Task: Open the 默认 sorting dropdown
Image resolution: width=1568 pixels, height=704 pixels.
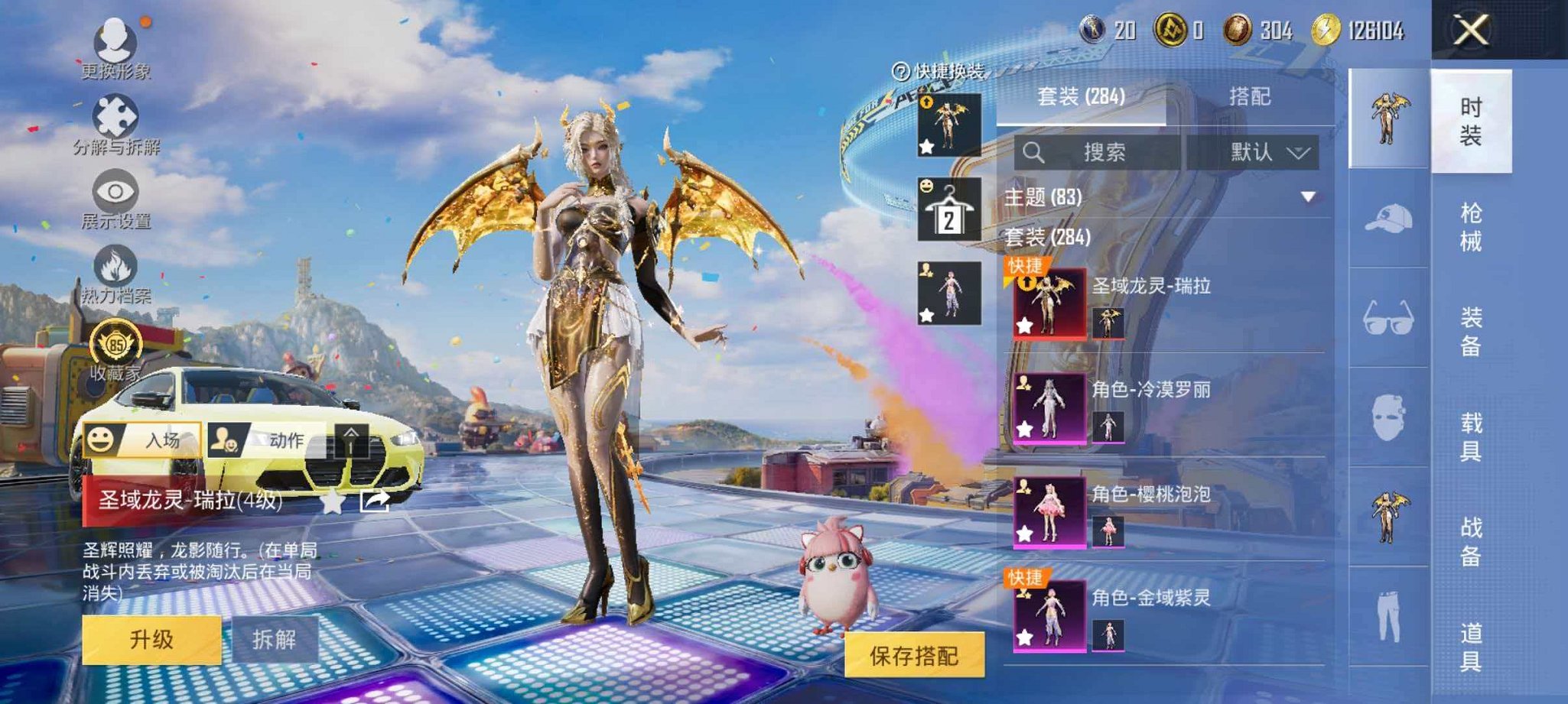Action: pyautogui.click(x=1265, y=152)
